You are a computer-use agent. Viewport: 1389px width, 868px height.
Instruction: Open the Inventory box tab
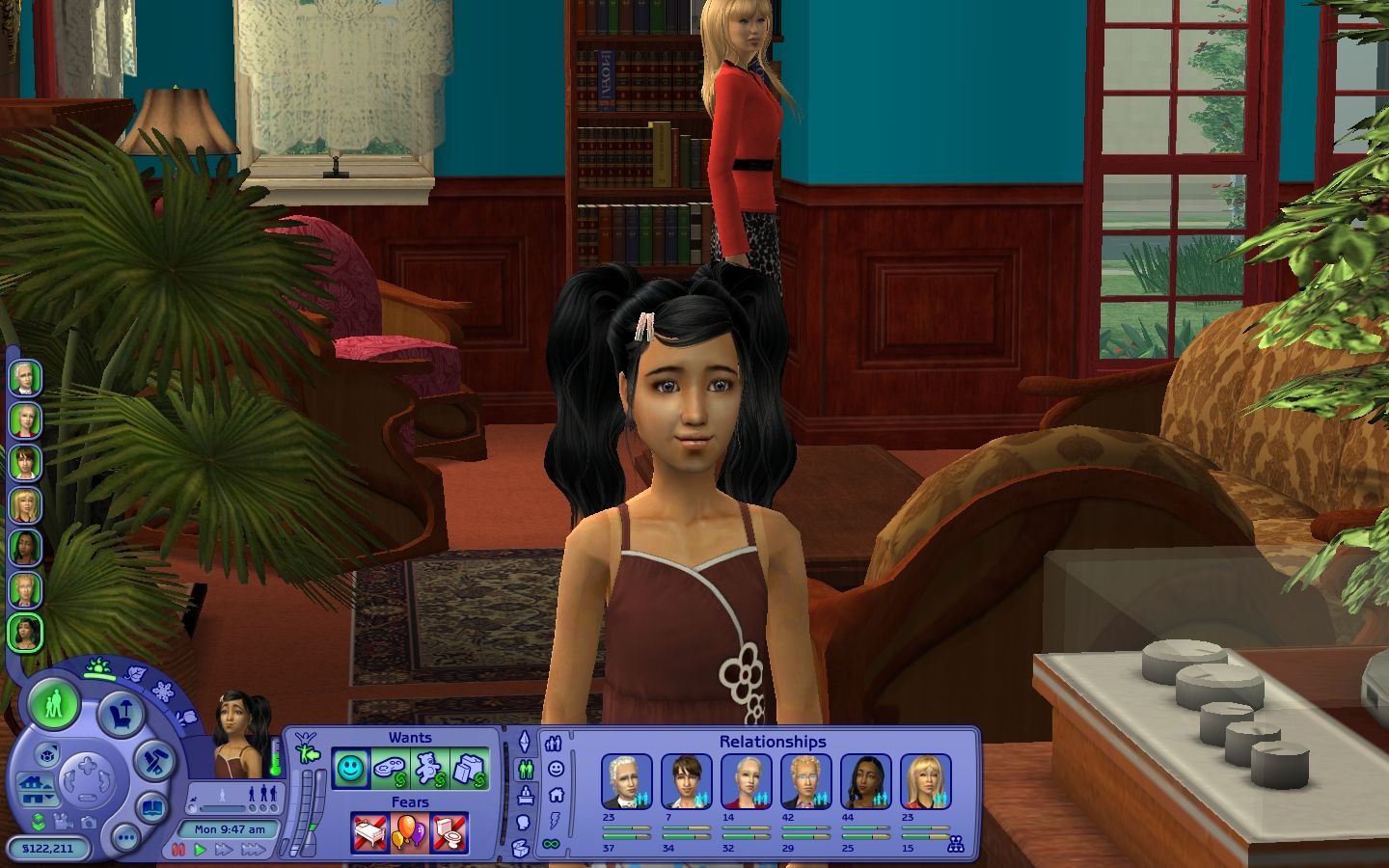point(522,849)
